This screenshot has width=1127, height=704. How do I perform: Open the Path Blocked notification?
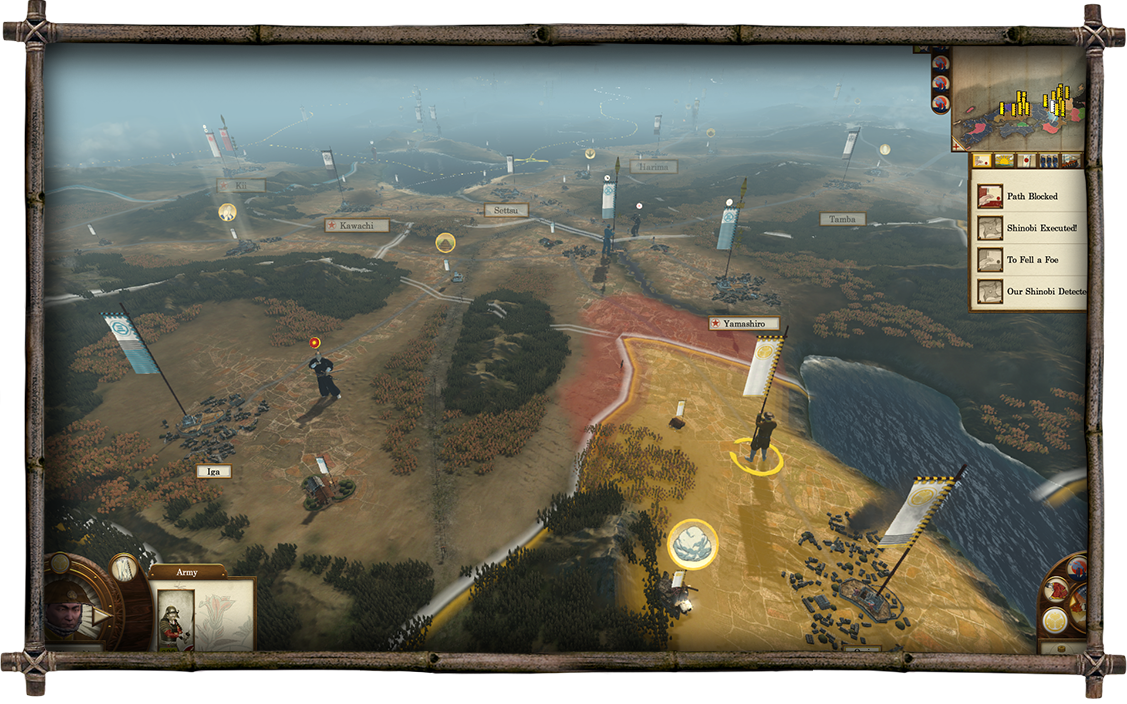(x=1030, y=196)
